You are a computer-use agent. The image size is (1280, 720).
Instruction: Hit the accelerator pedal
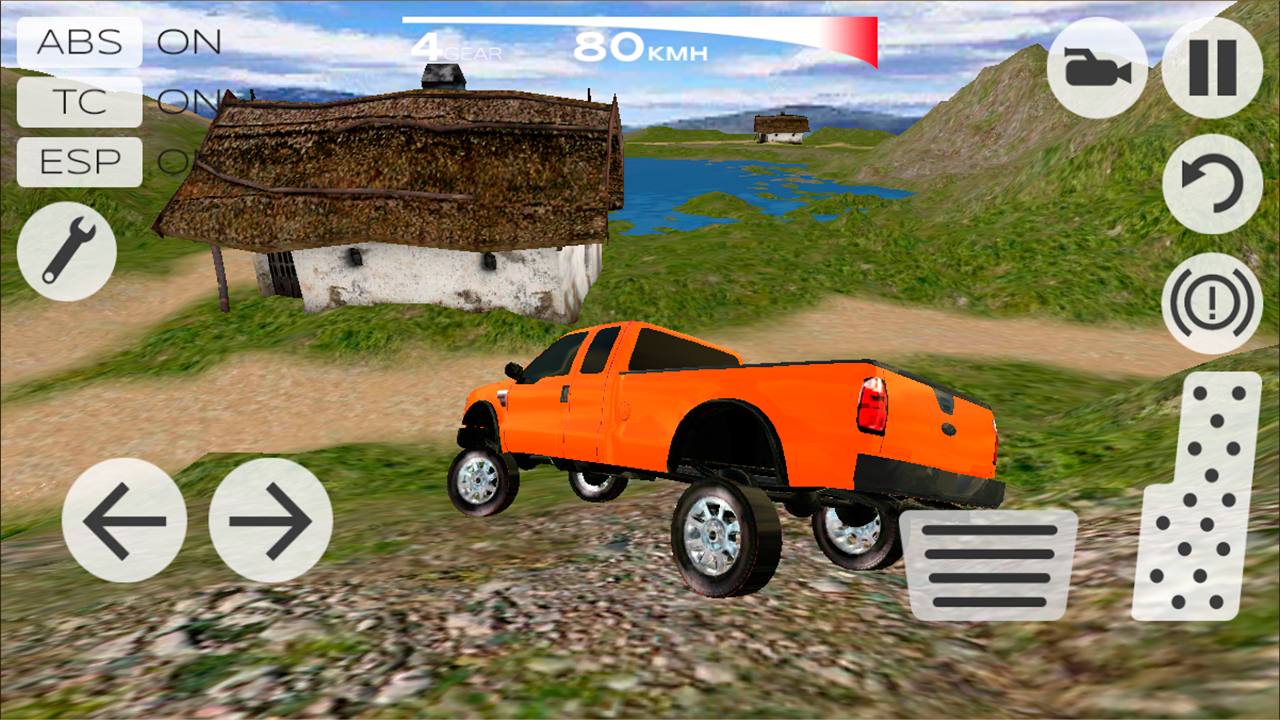click(1197, 497)
